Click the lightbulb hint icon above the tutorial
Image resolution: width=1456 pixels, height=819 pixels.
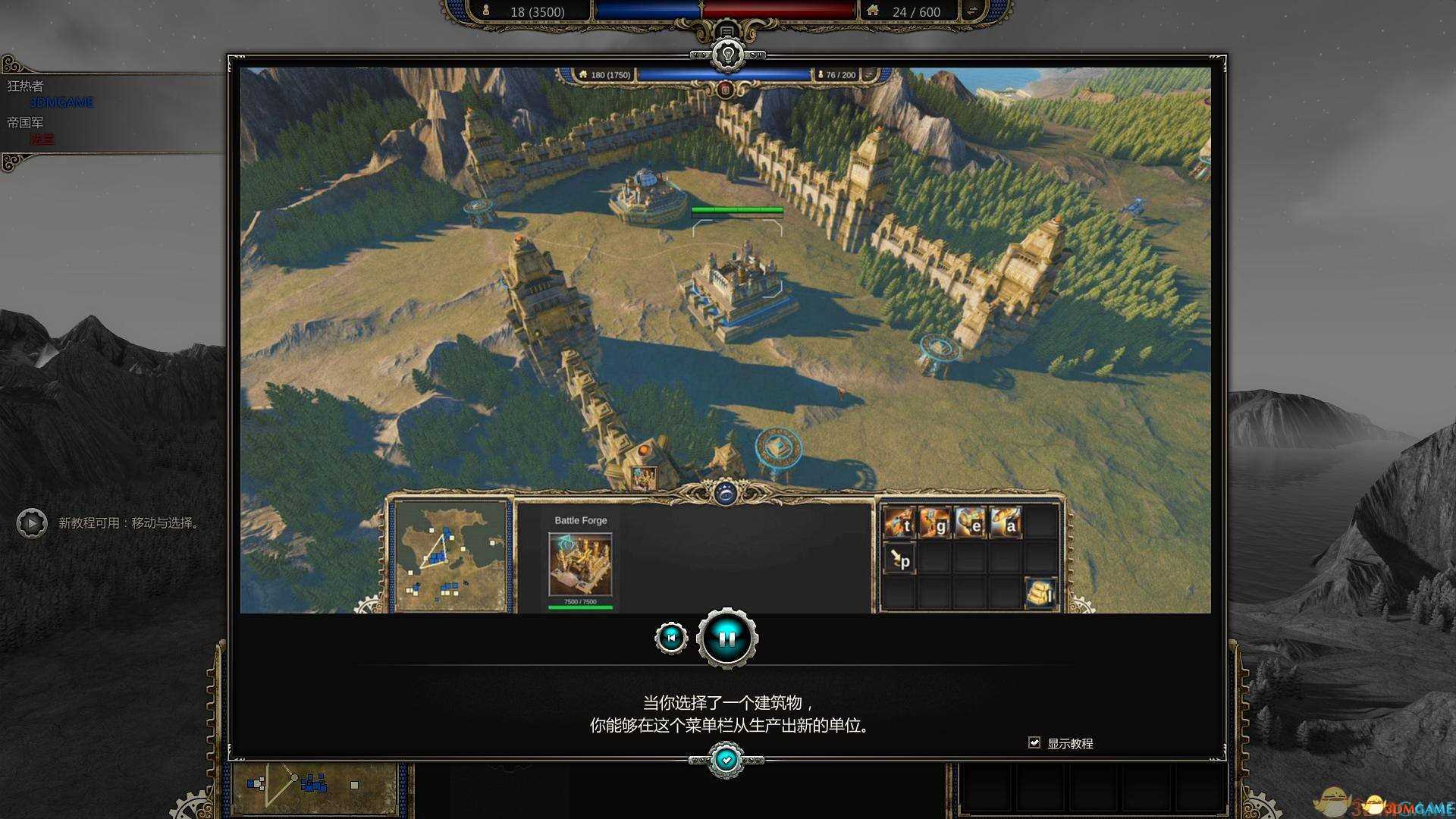point(727,55)
